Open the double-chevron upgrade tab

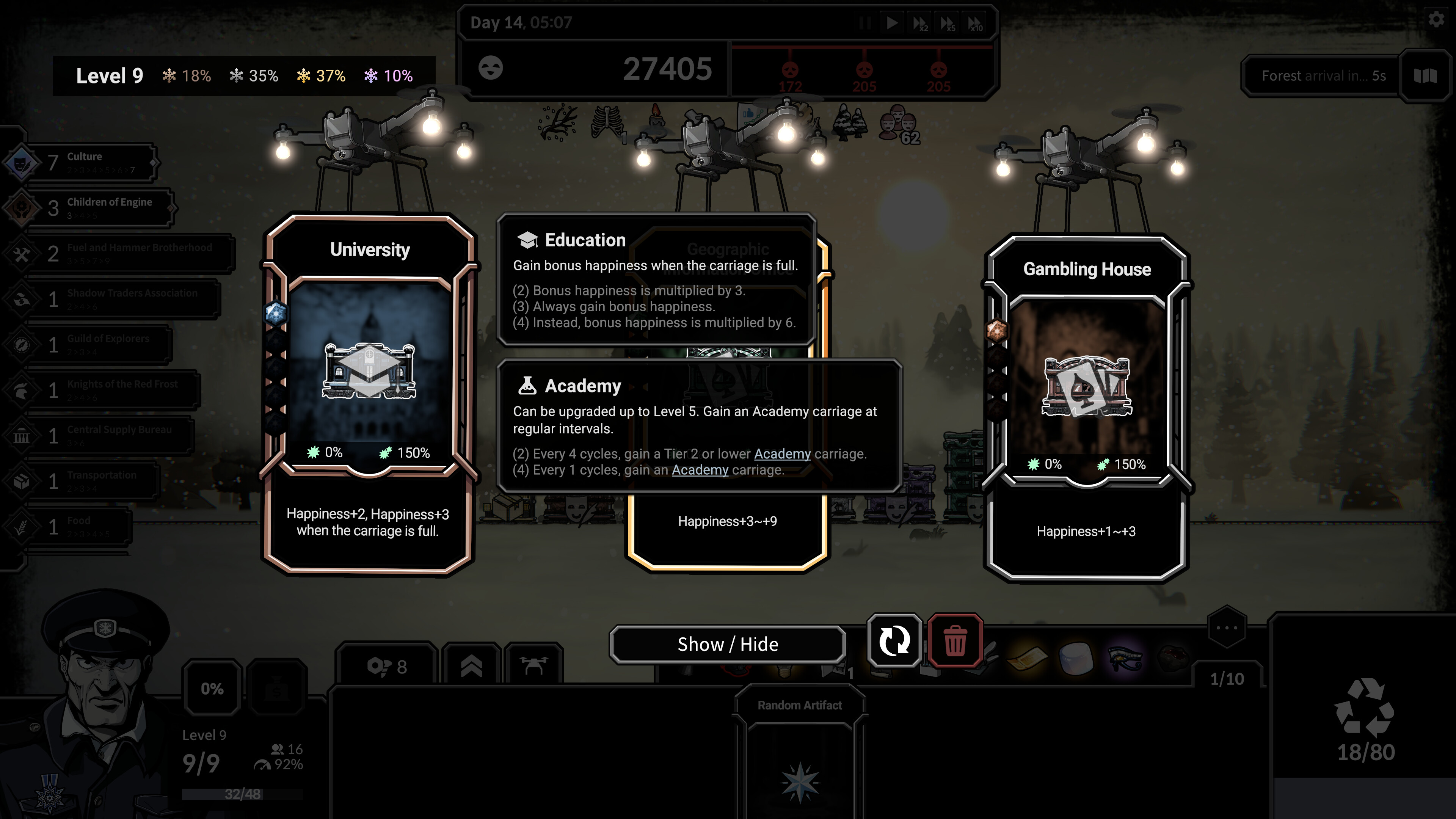point(471,667)
